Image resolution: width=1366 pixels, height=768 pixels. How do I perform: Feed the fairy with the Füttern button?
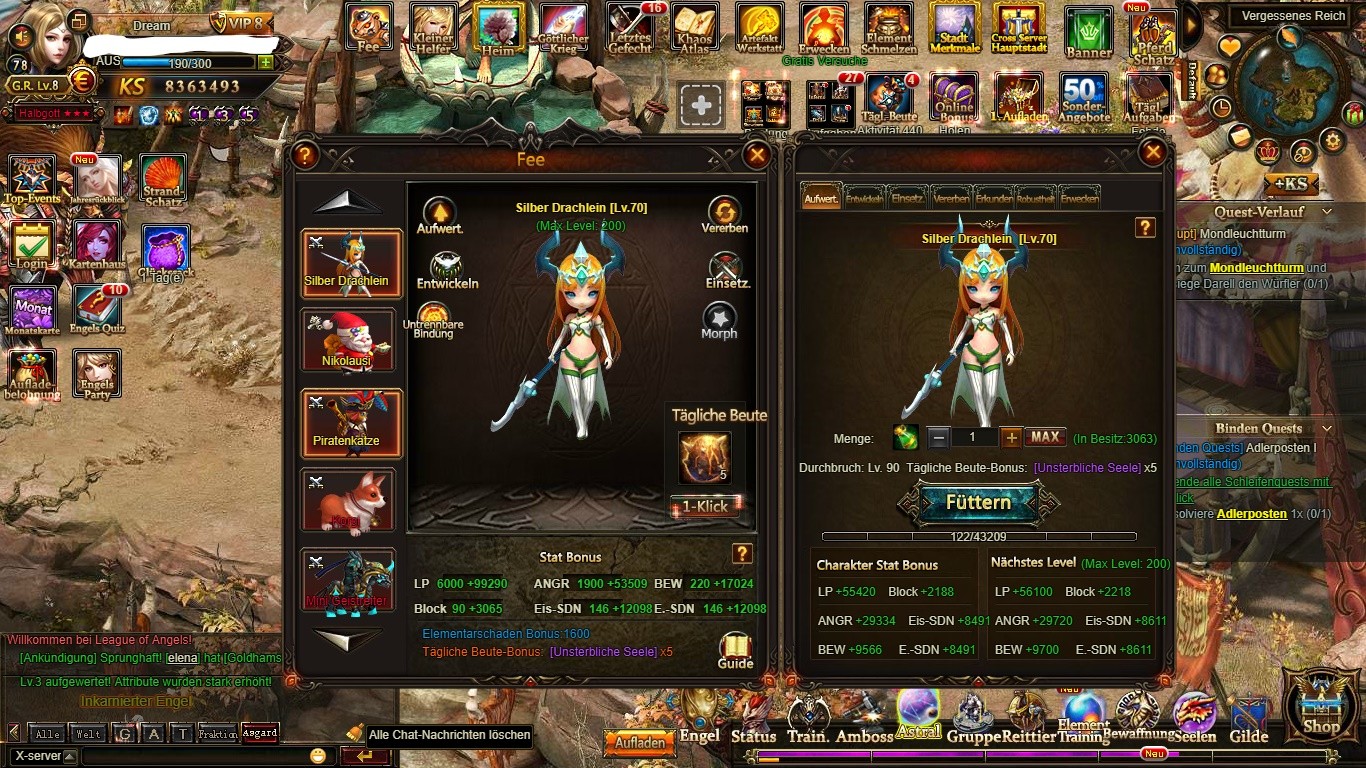(978, 502)
